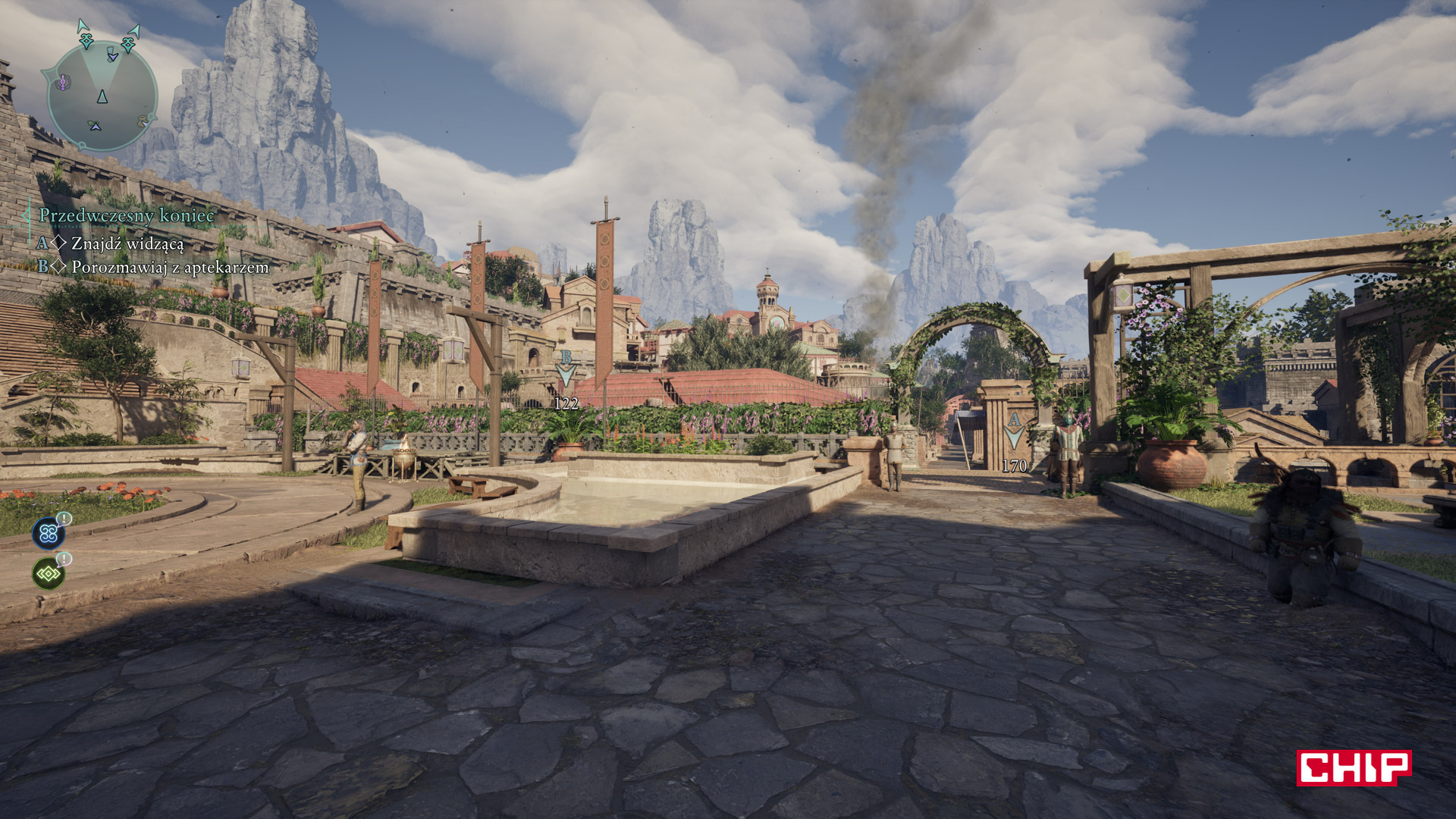Screen dimensions: 1456x819
Task: Collapse the quest tracker via left-pointing chevron
Action: tap(26, 216)
